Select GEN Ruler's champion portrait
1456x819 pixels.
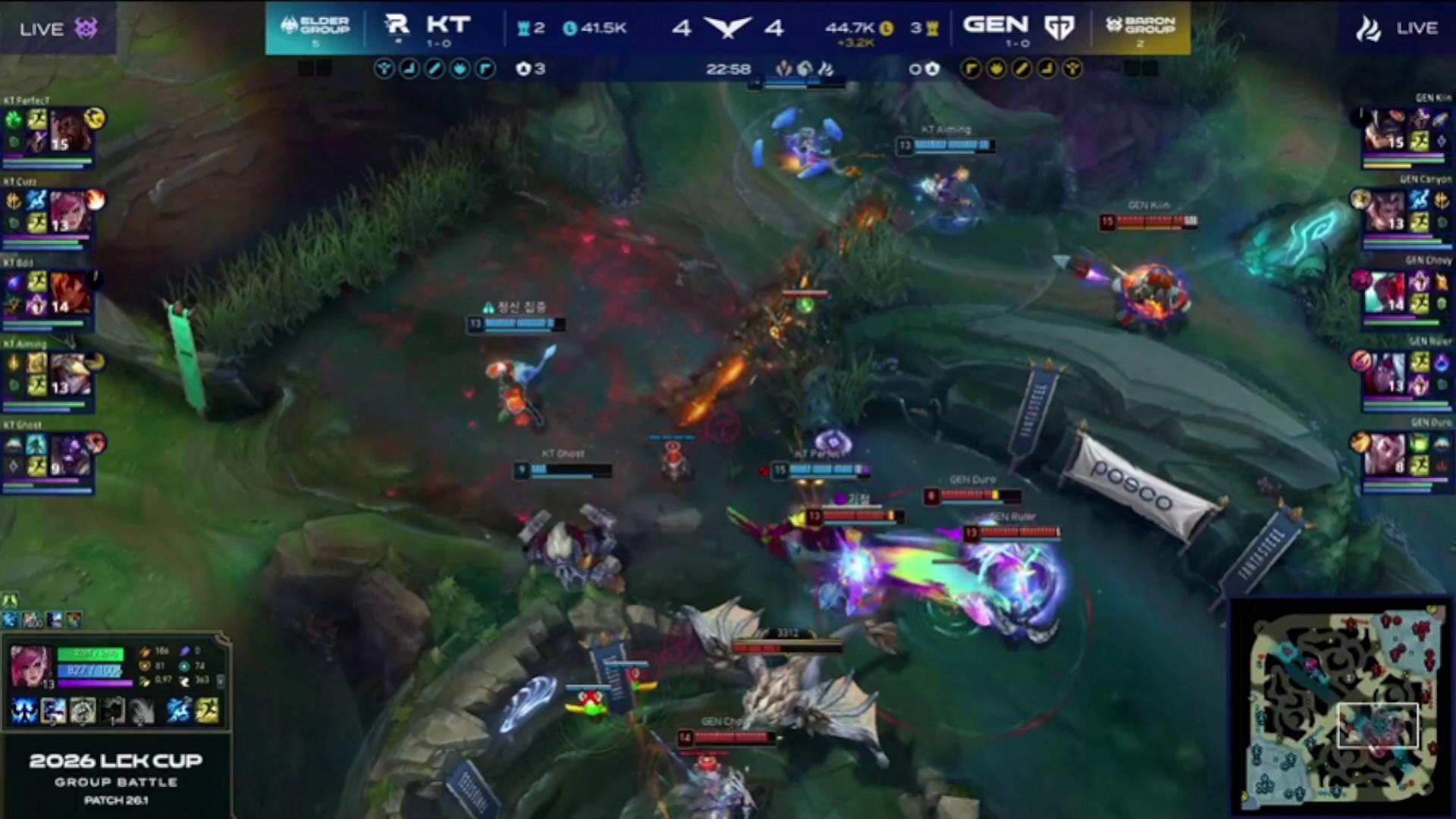click(x=1385, y=375)
